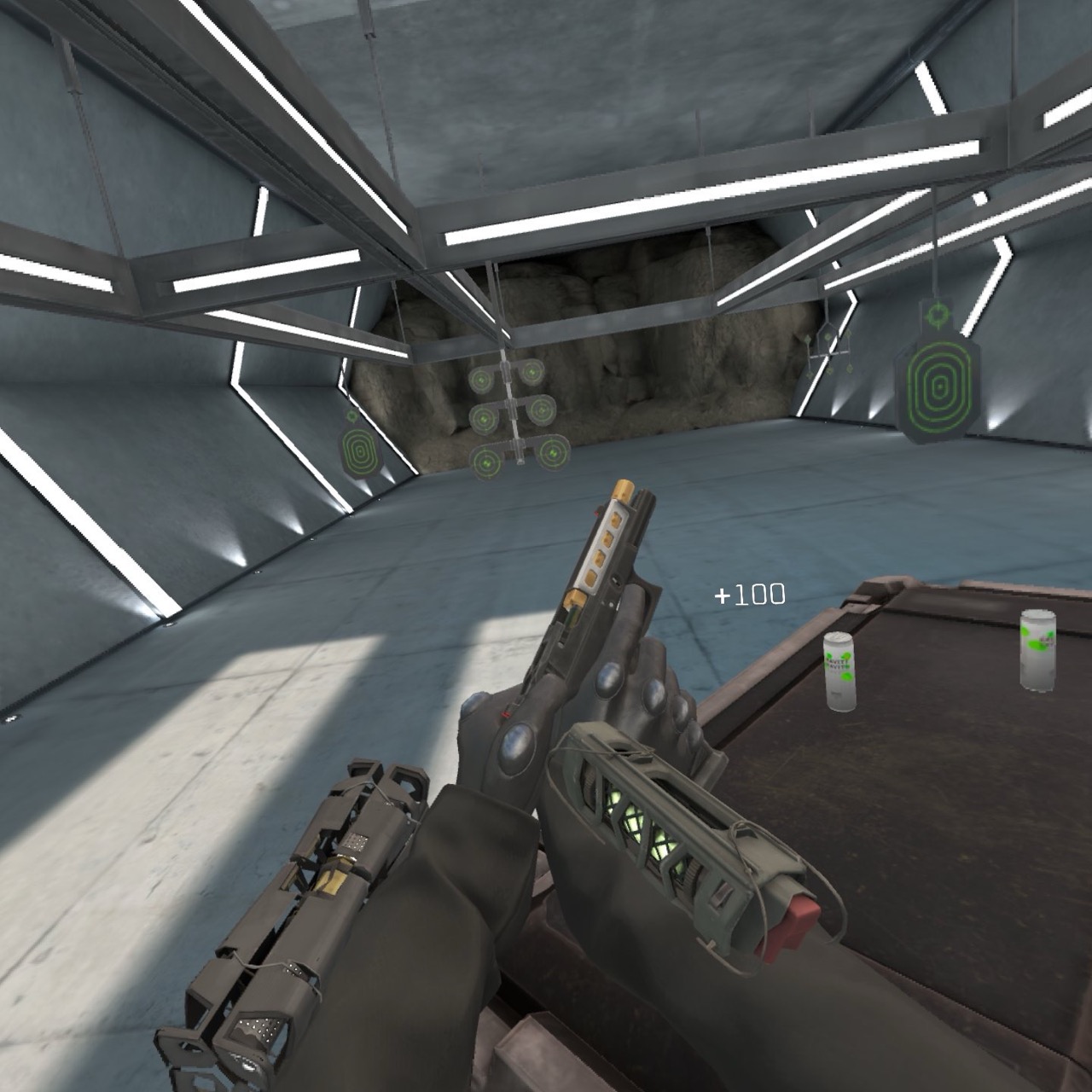The height and width of the screenshot is (1092, 1092).
Task: Select the topmost target on the spinner stand
Action: tap(531, 372)
